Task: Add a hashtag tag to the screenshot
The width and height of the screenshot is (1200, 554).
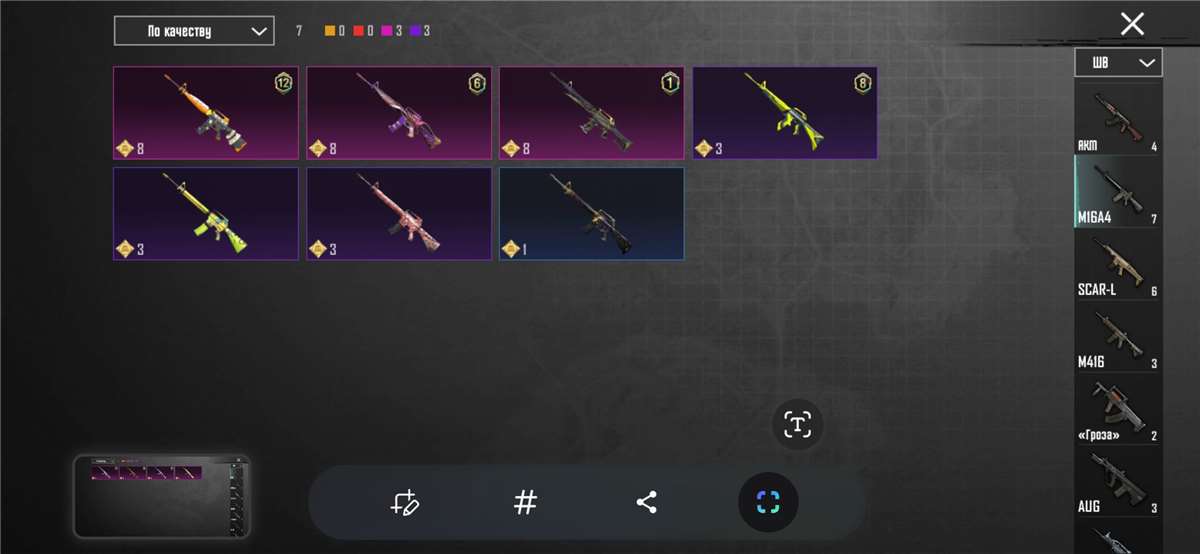Action: click(x=525, y=502)
